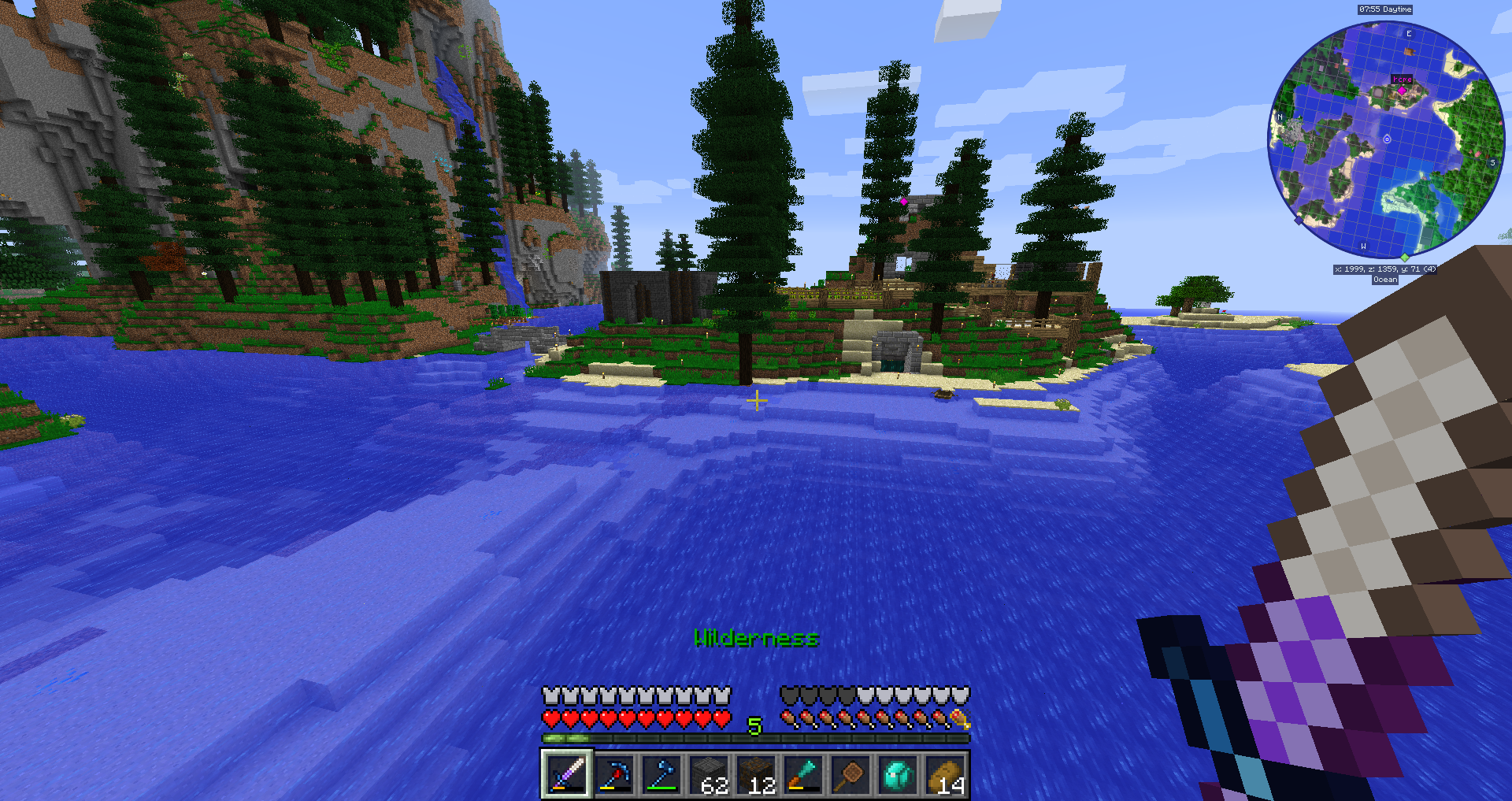
Task: Click the blue diamond marker on minimap edge
Action: coord(1299,221)
